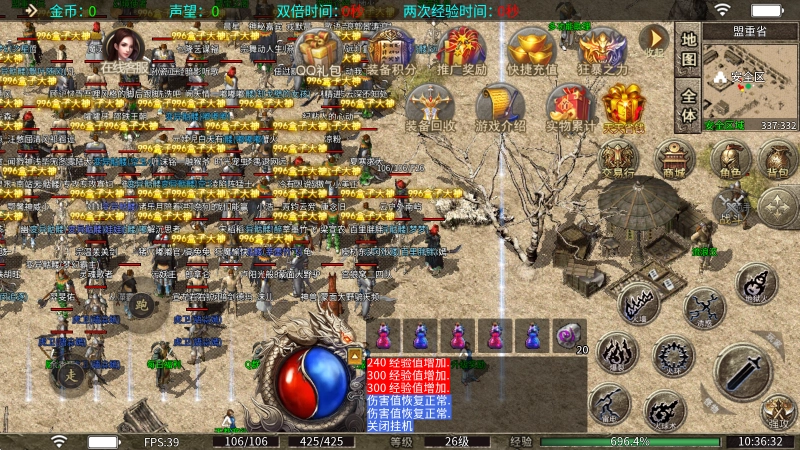Open the QQ礼包 gift pack
Image resolution: width=800 pixels, height=450 pixels.
click(319, 51)
